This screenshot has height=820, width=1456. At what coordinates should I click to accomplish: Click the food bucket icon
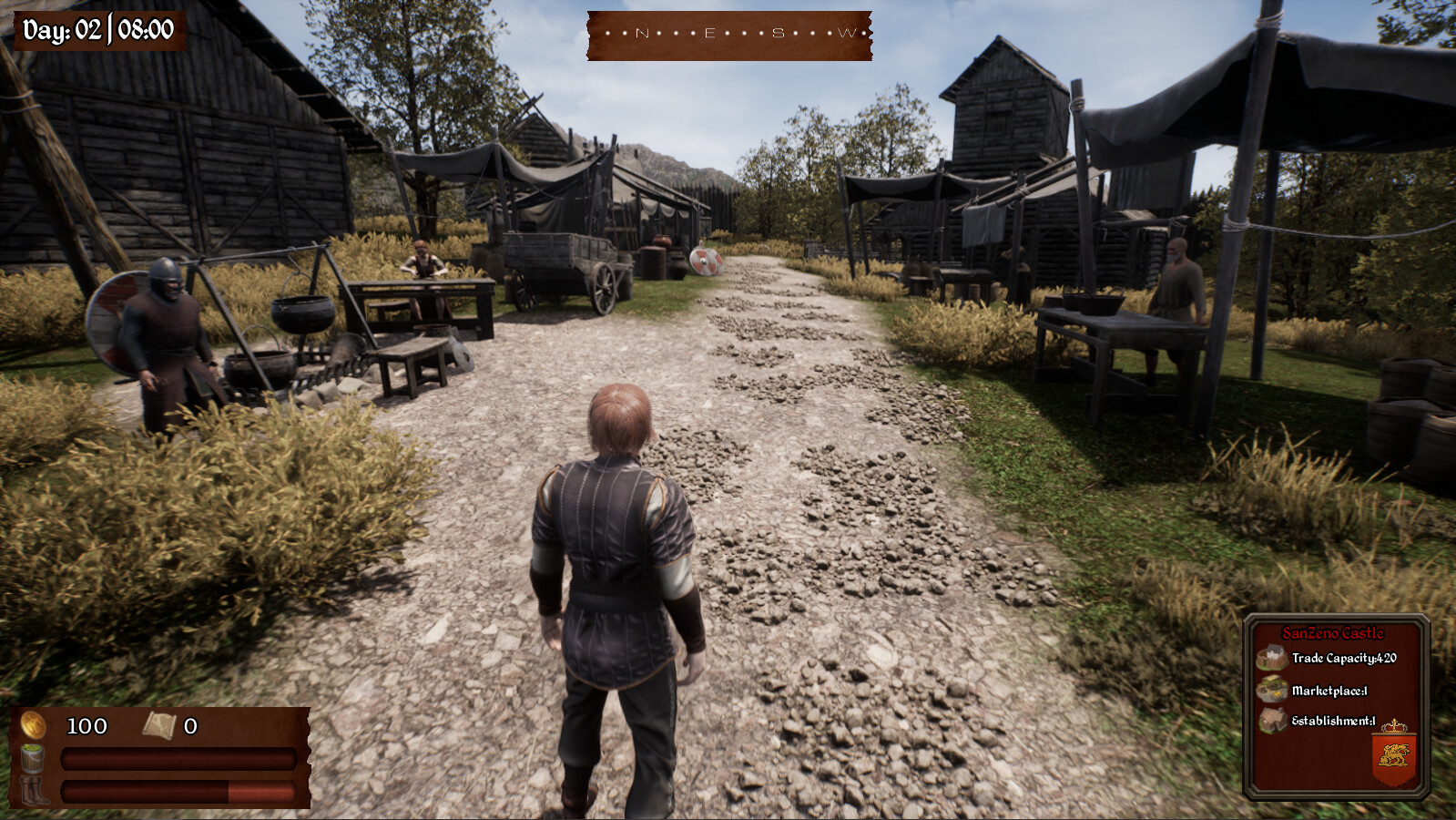pos(33,759)
